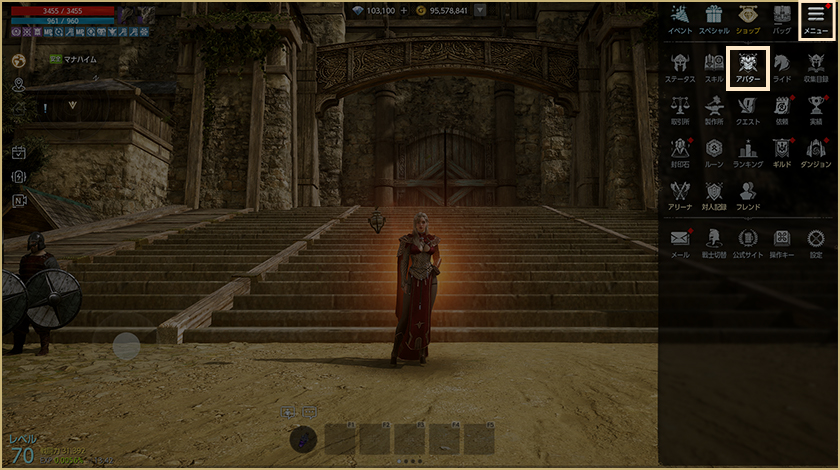
Task: Open the バッグ (Bag) inventory
Action: pyautogui.click(x=782, y=20)
